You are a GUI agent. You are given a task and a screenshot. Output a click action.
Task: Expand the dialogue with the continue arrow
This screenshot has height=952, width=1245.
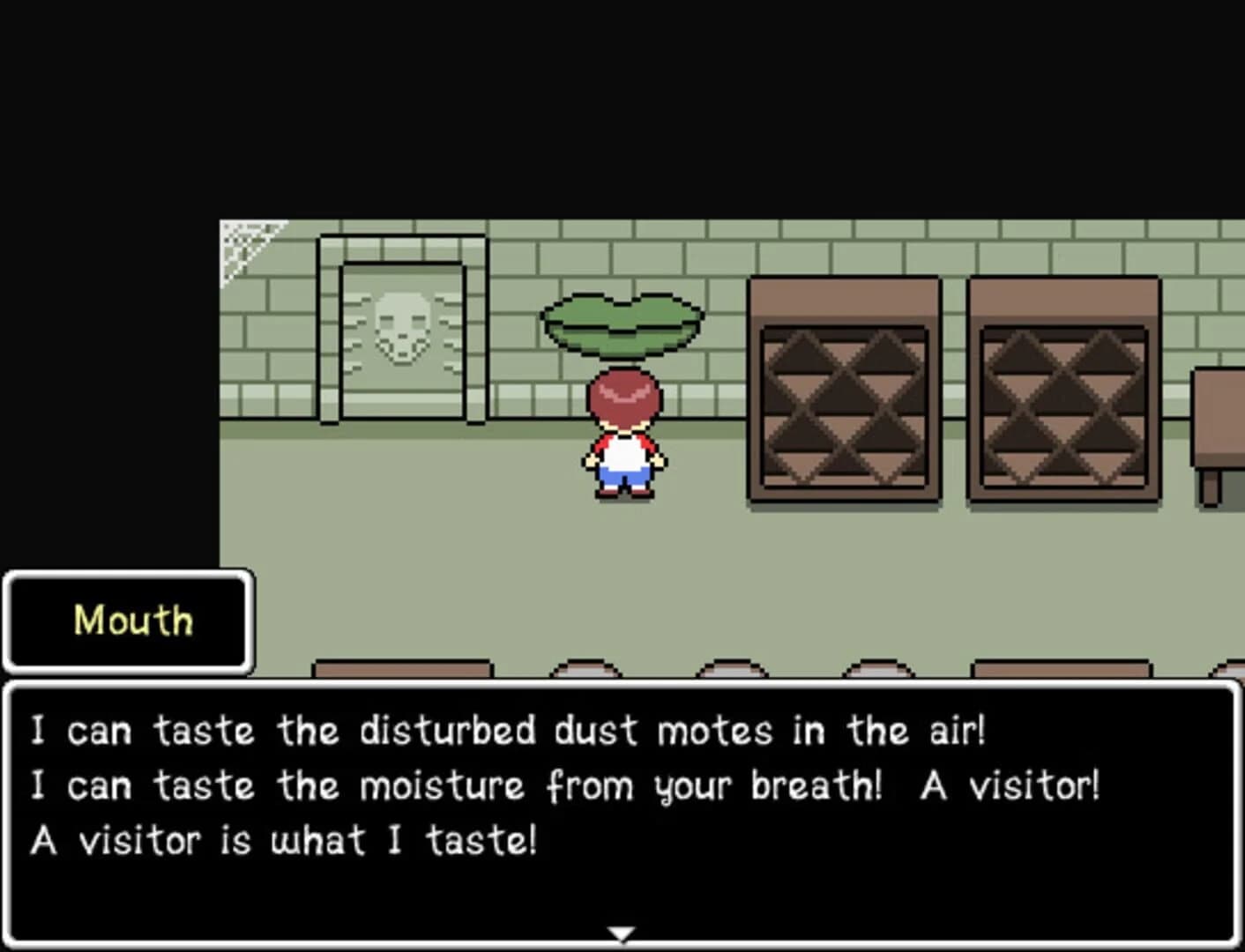pyautogui.click(x=622, y=930)
